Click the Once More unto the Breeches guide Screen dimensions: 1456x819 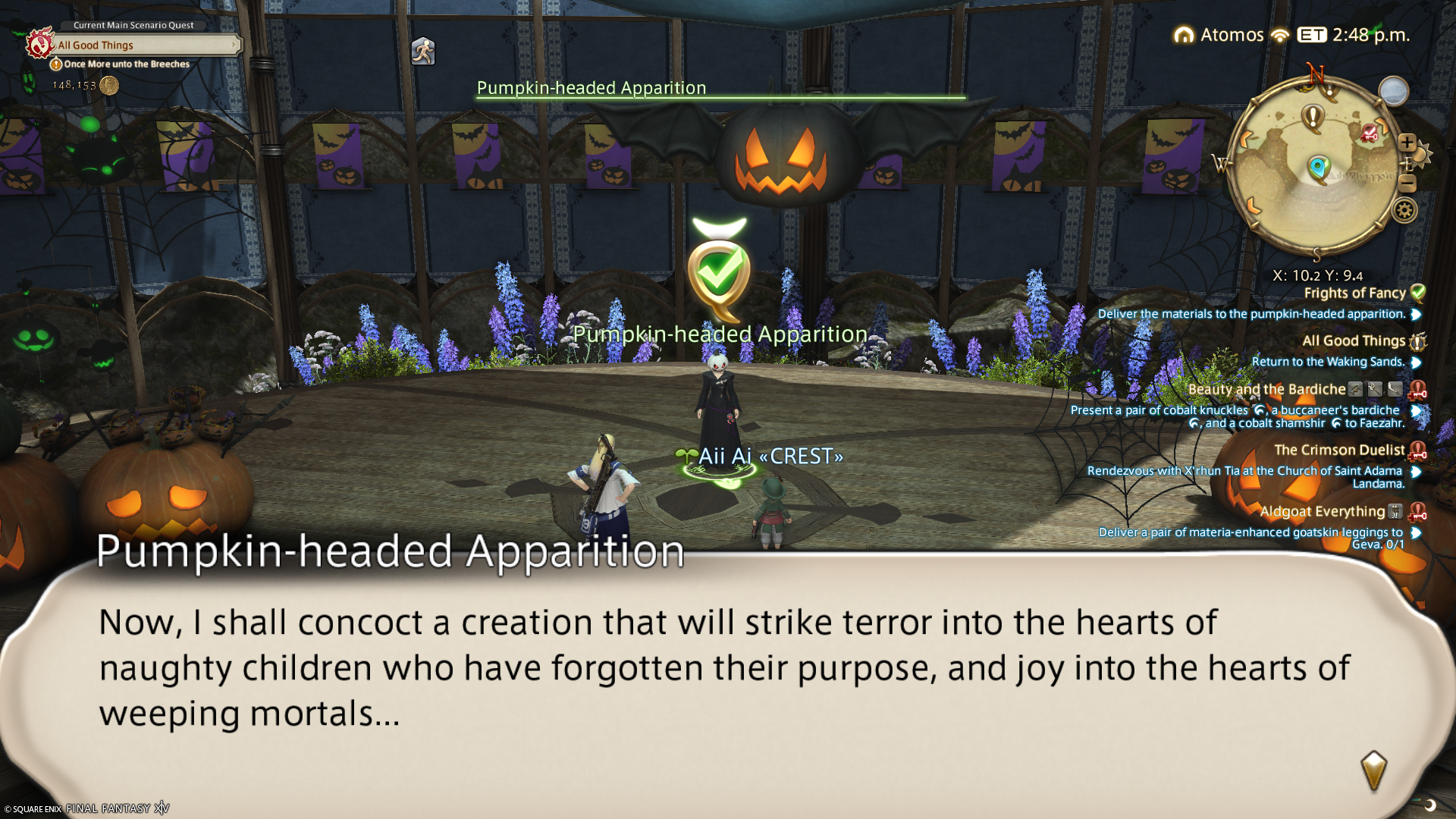pos(126,64)
